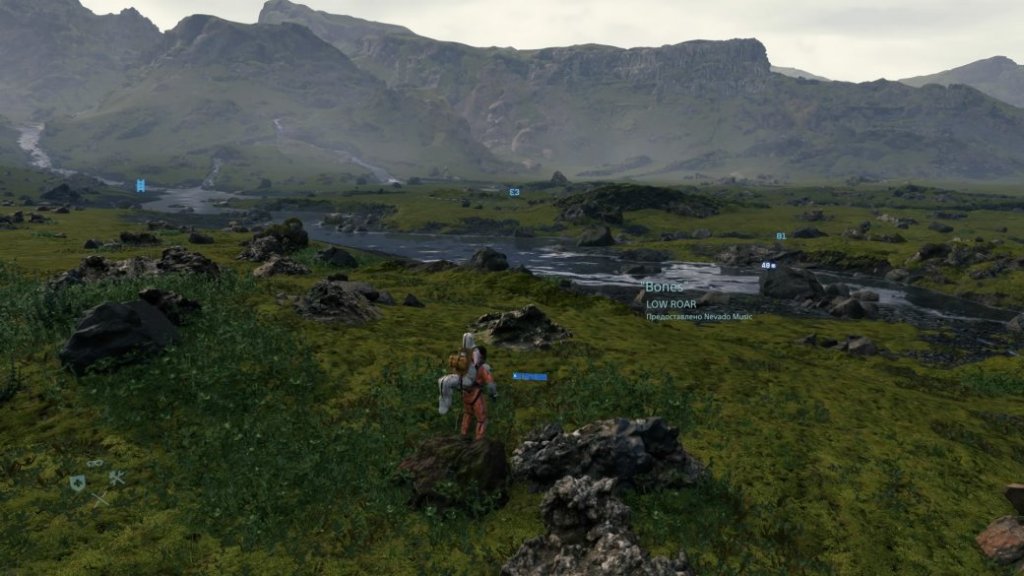Viewport: 1024px width, 576px height.
Task: Click the "Bones" song title notification
Action: coord(664,287)
